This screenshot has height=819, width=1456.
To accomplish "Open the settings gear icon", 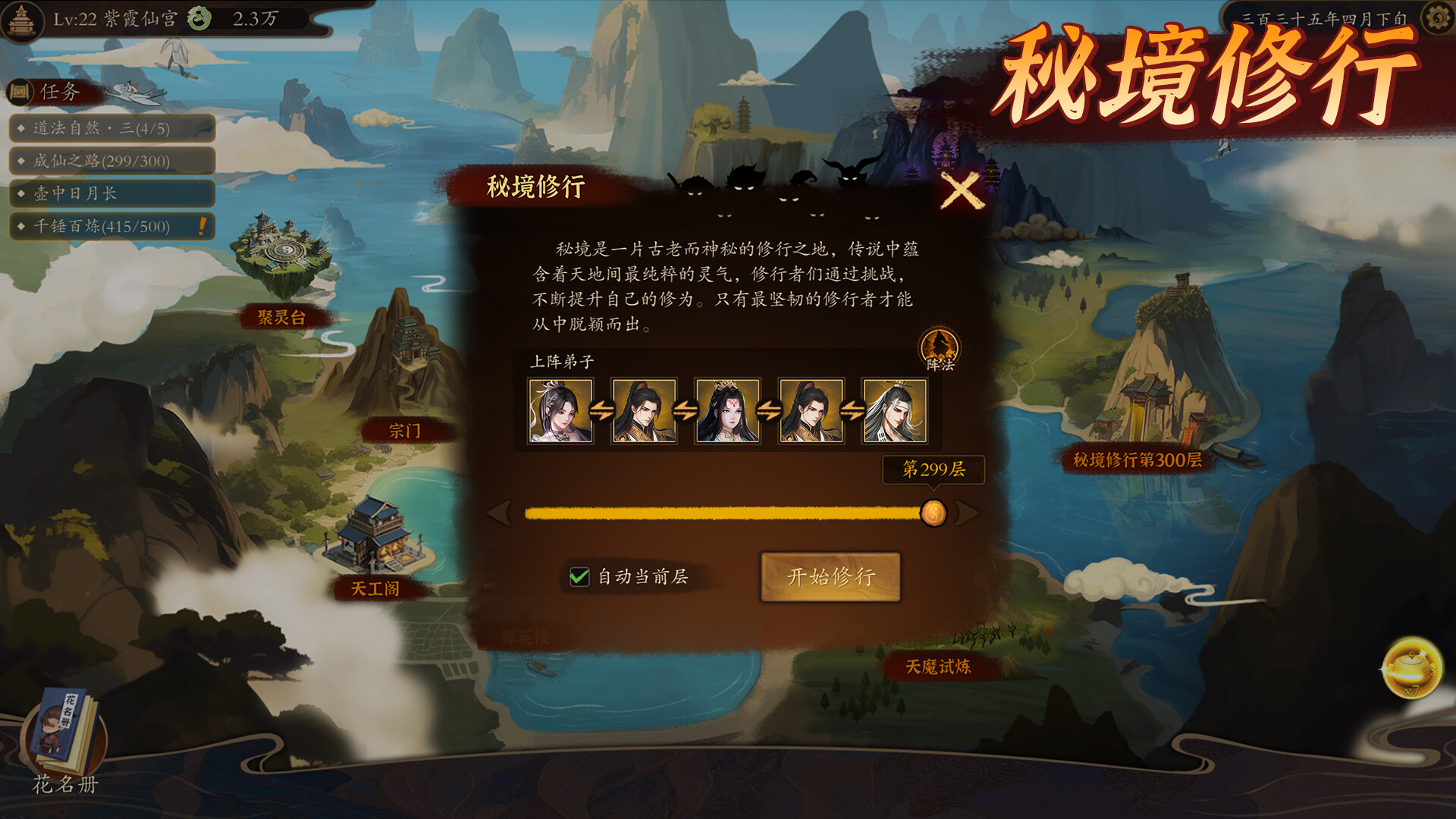I will [x=1436, y=18].
